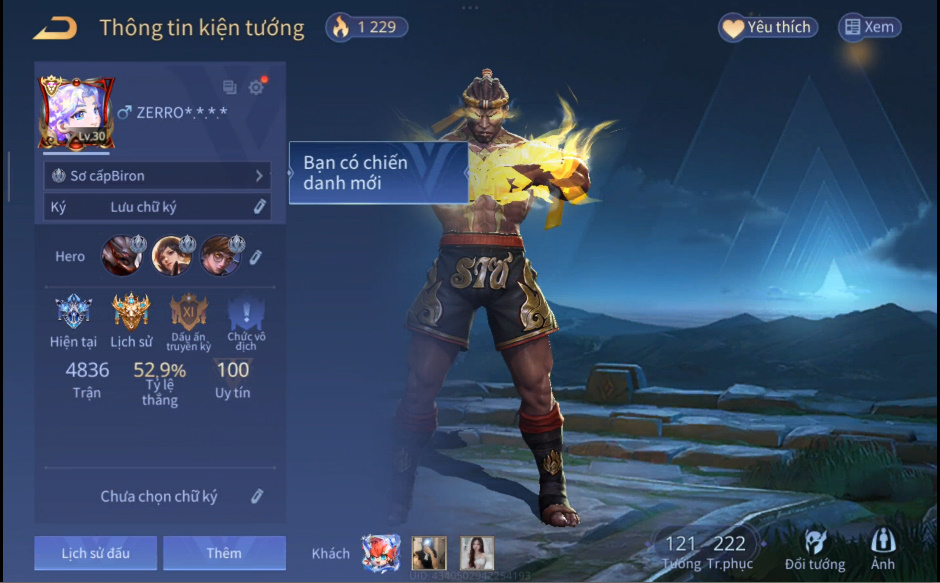Image resolution: width=940 pixels, height=583 pixels.
Task: Open the profile settings gear icon
Action: [257, 88]
